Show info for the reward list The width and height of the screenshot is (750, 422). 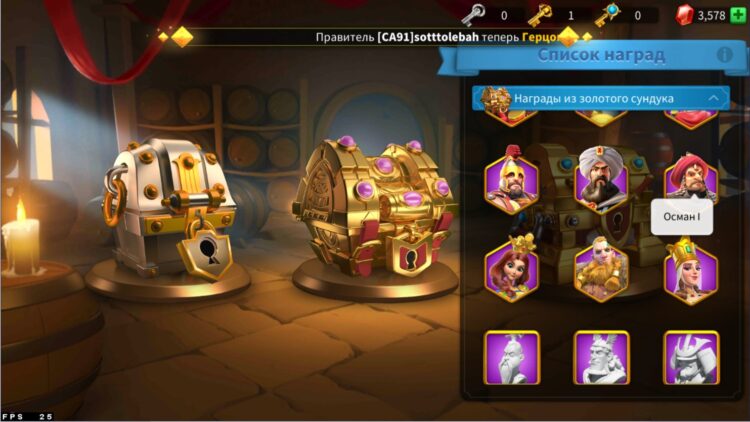(x=724, y=55)
